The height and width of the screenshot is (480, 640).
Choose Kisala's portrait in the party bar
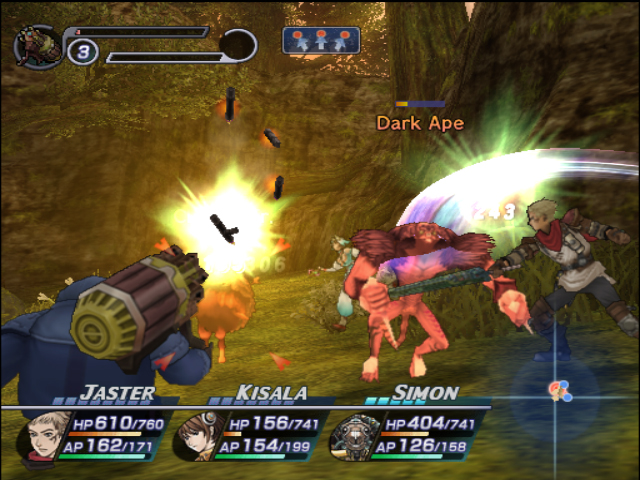pyautogui.click(x=197, y=438)
